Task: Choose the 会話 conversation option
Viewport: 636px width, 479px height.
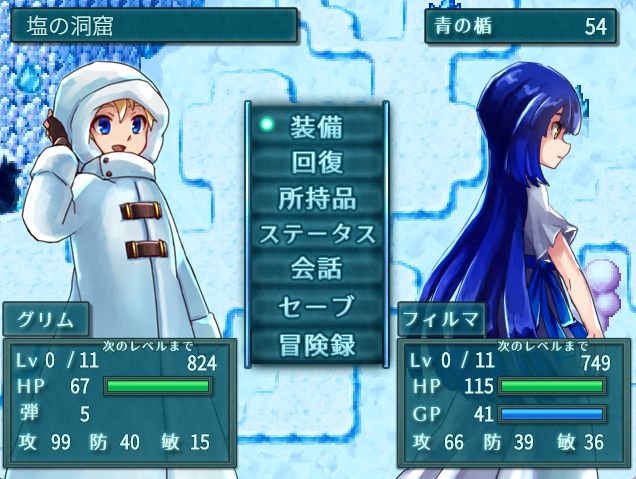Action: (x=316, y=270)
